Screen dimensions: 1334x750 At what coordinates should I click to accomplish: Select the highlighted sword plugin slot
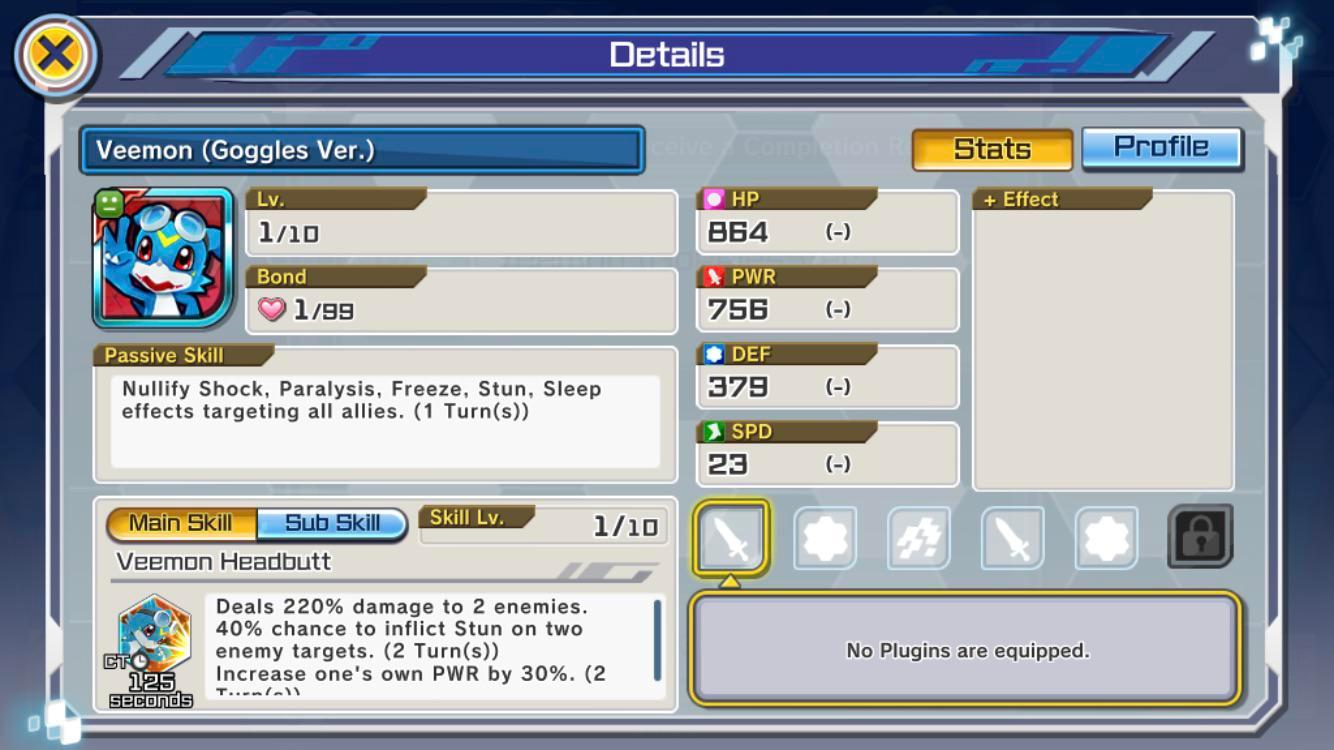(x=731, y=538)
